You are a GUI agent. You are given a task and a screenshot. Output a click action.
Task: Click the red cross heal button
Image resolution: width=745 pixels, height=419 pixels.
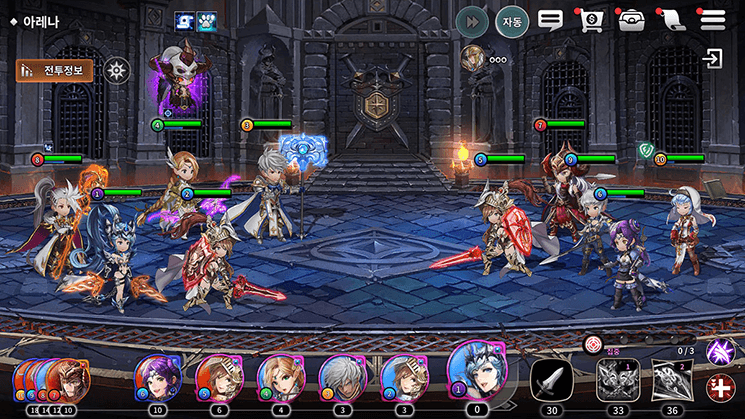[x=720, y=389]
